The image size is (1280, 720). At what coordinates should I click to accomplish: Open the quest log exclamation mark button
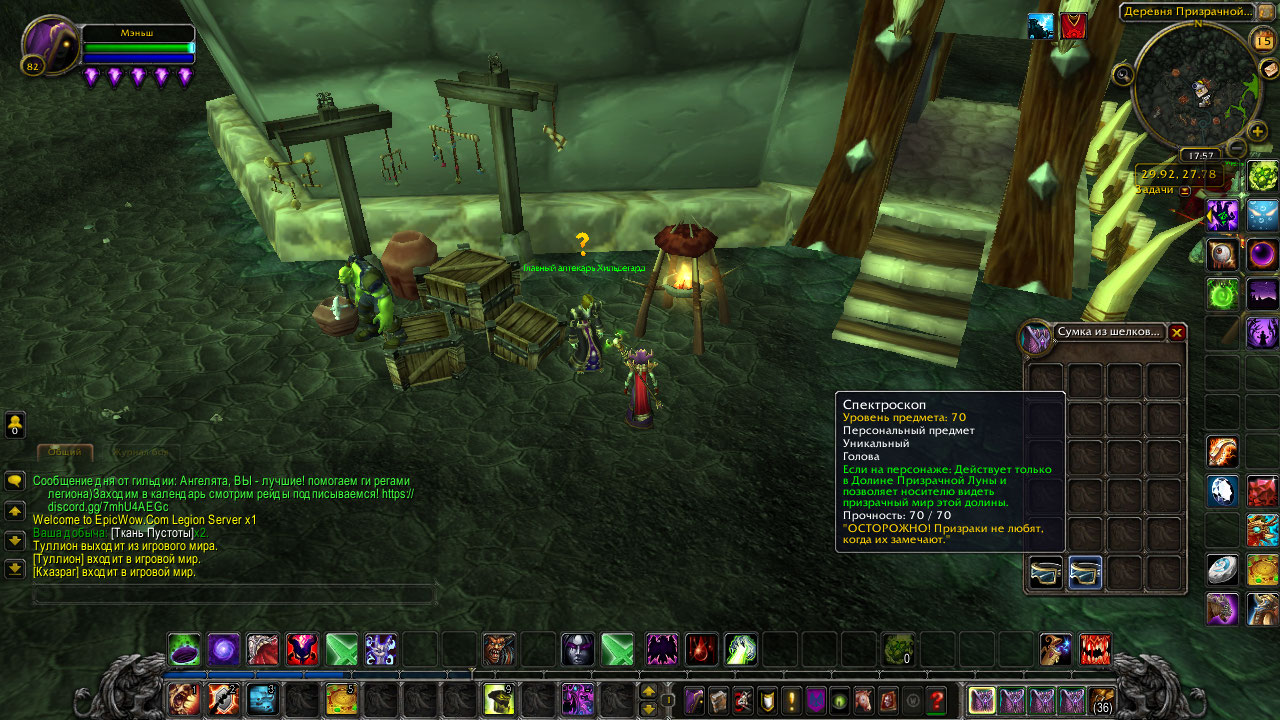790,701
